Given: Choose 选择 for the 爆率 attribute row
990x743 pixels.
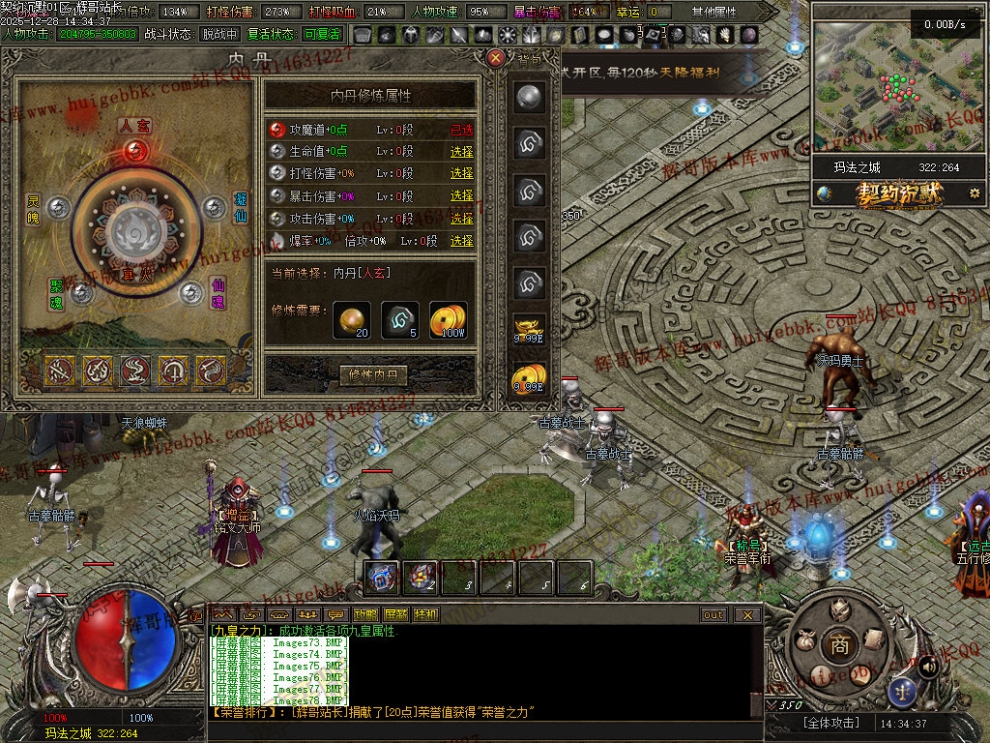Looking at the screenshot, I should pyautogui.click(x=461, y=241).
